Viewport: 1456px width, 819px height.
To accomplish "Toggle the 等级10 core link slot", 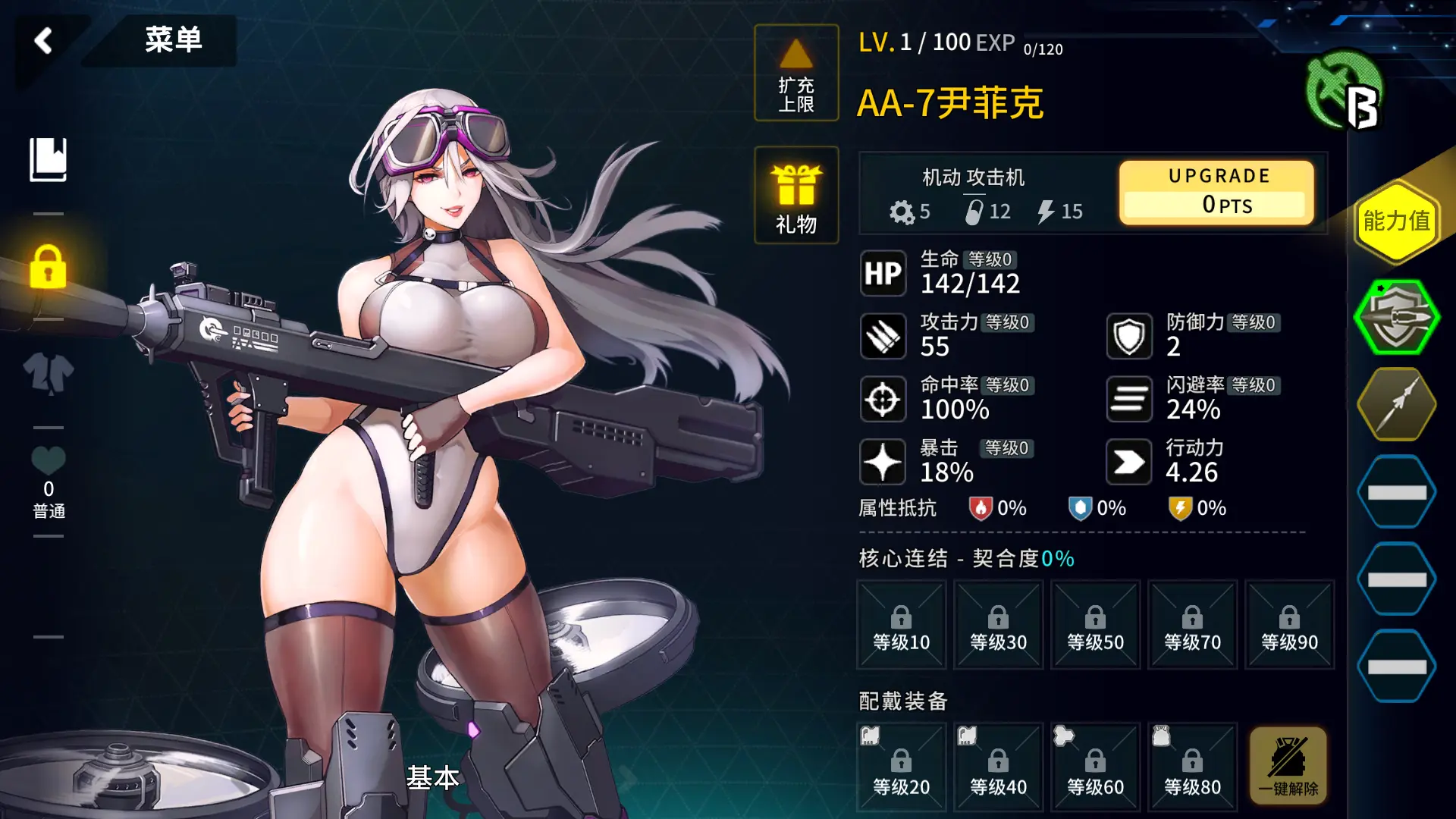I will [x=901, y=624].
